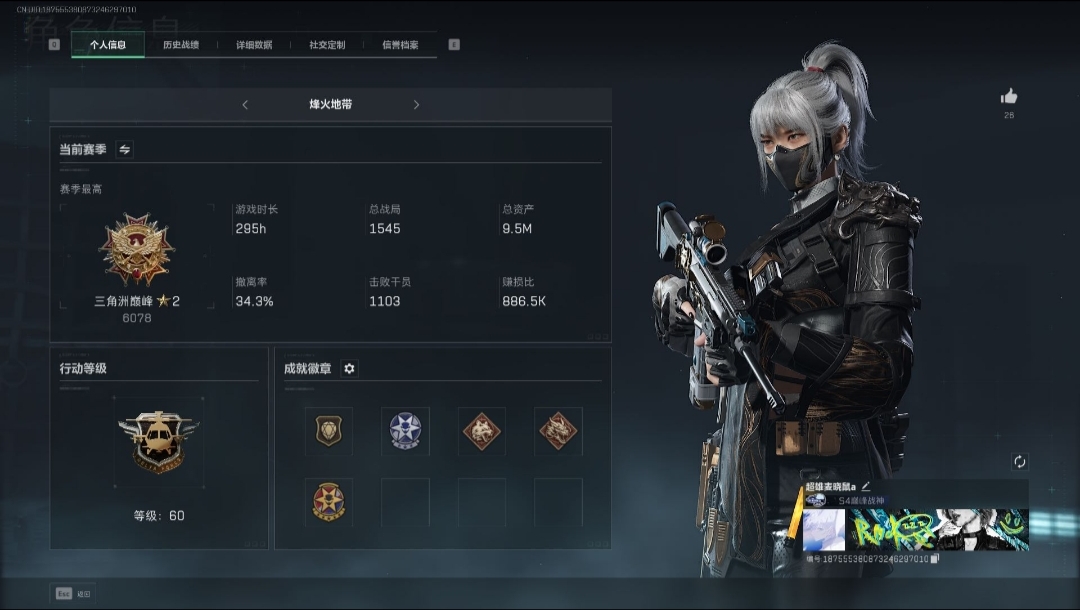The width and height of the screenshot is (1080, 610).
Task: Choose the dragon head diamond badge
Action: click(558, 430)
